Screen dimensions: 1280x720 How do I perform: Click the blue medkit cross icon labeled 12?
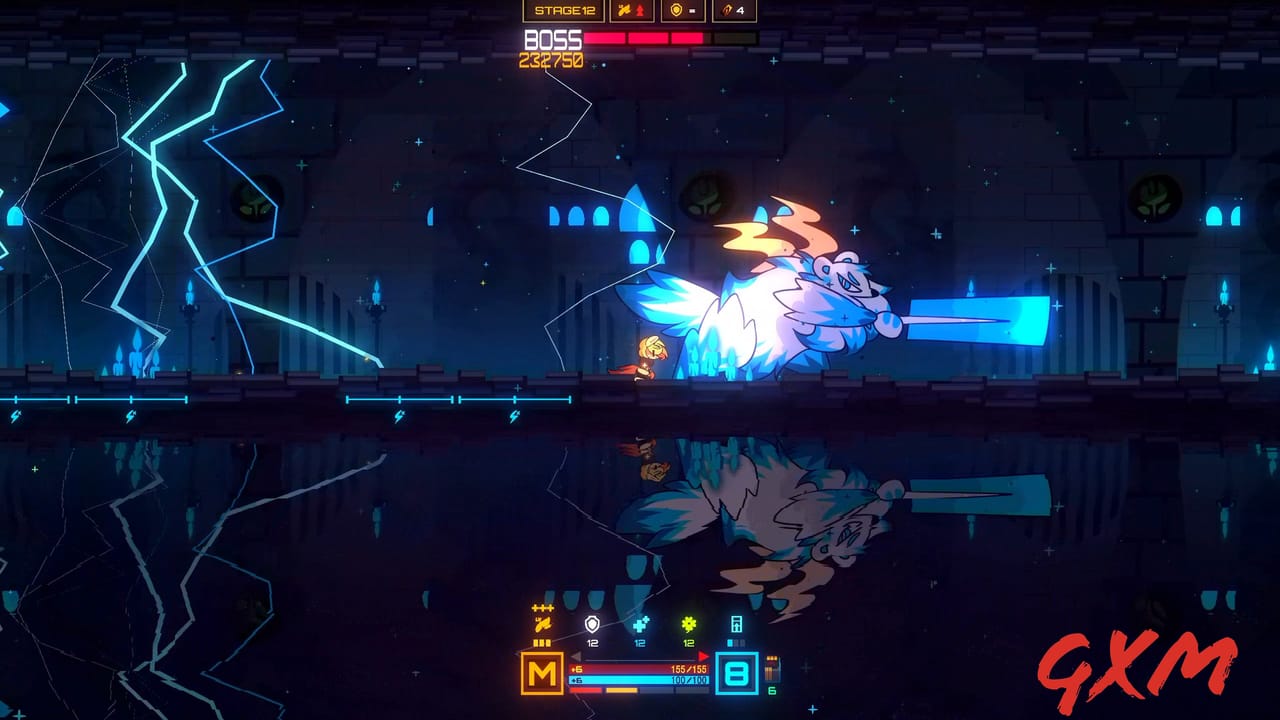click(x=640, y=624)
